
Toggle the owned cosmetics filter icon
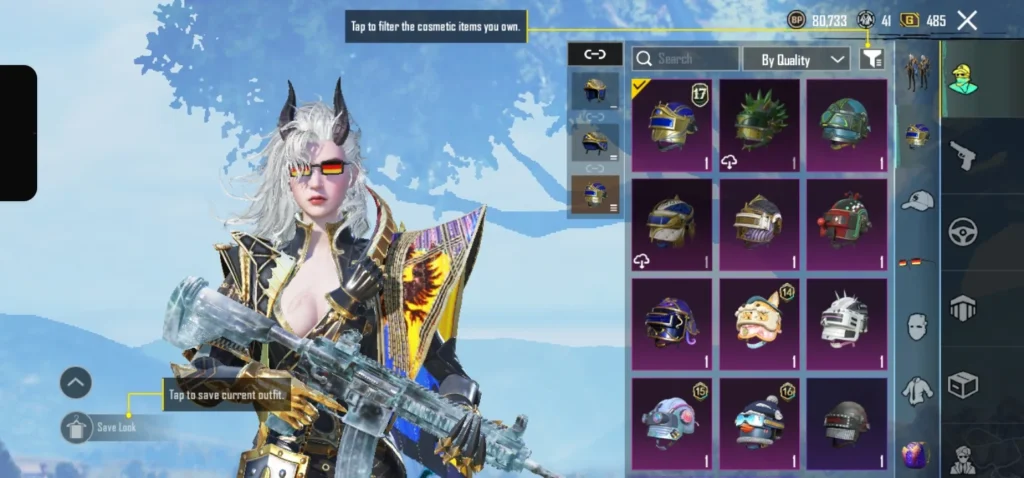coord(872,59)
